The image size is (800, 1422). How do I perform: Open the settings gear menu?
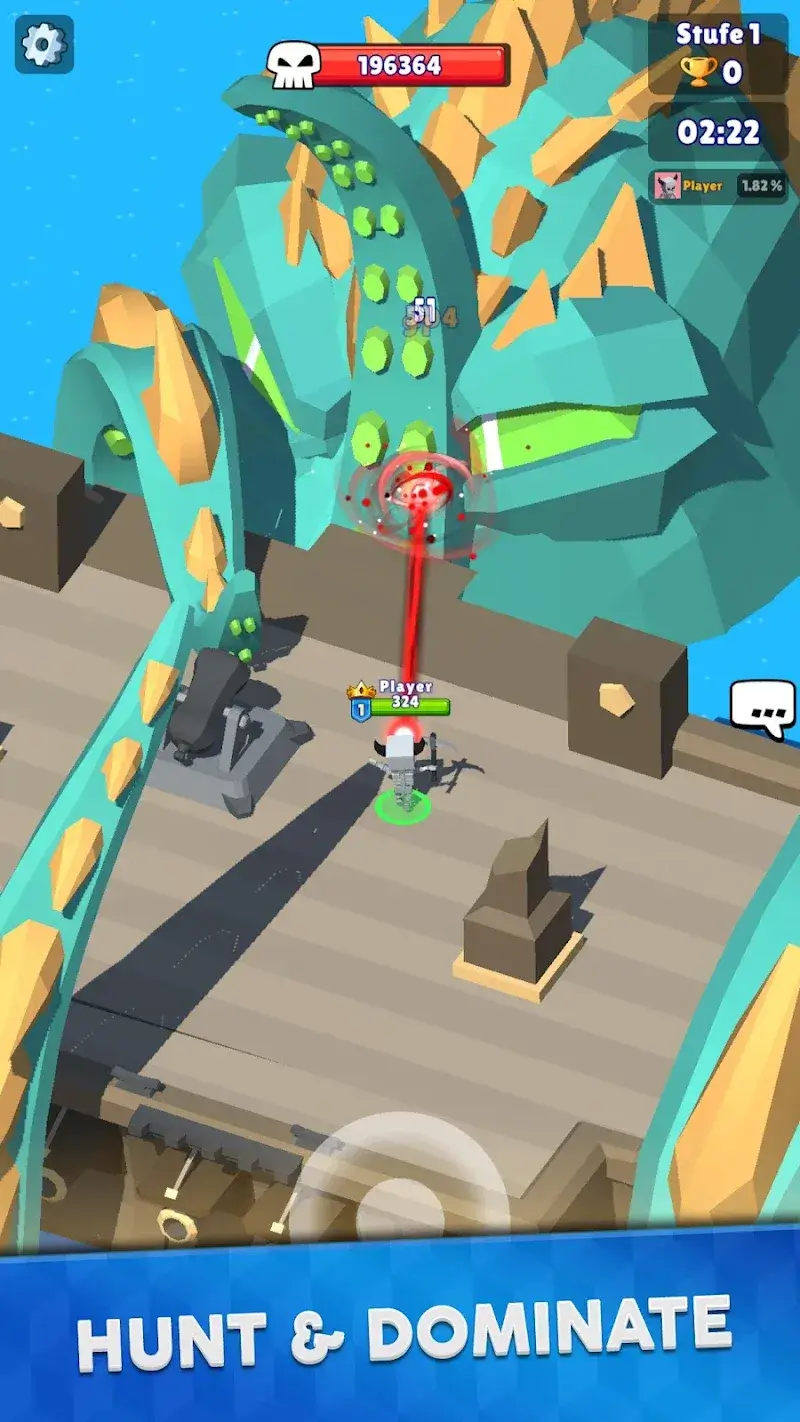click(44, 45)
